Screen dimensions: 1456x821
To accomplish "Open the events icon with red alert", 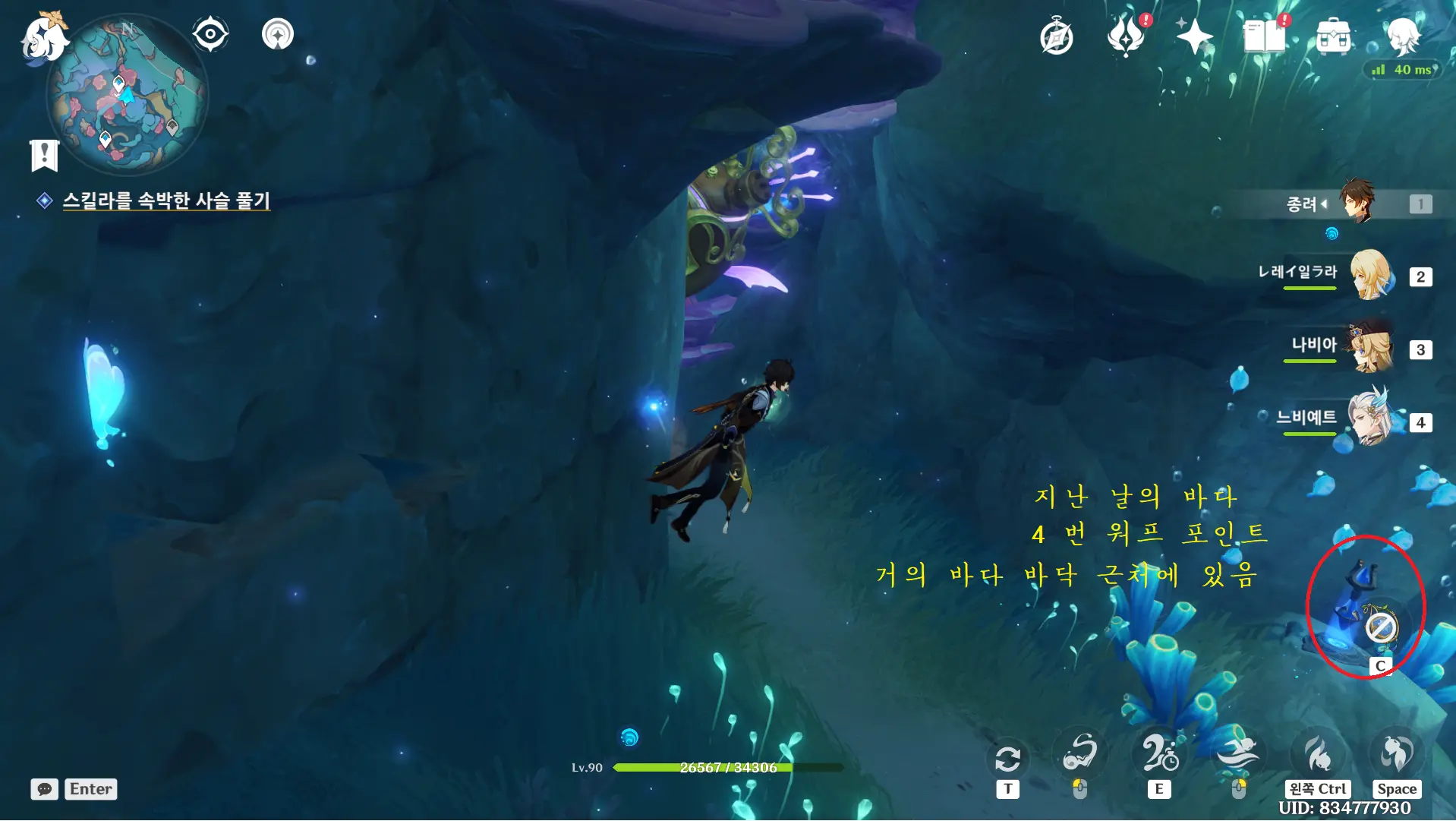I will coord(1126,36).
